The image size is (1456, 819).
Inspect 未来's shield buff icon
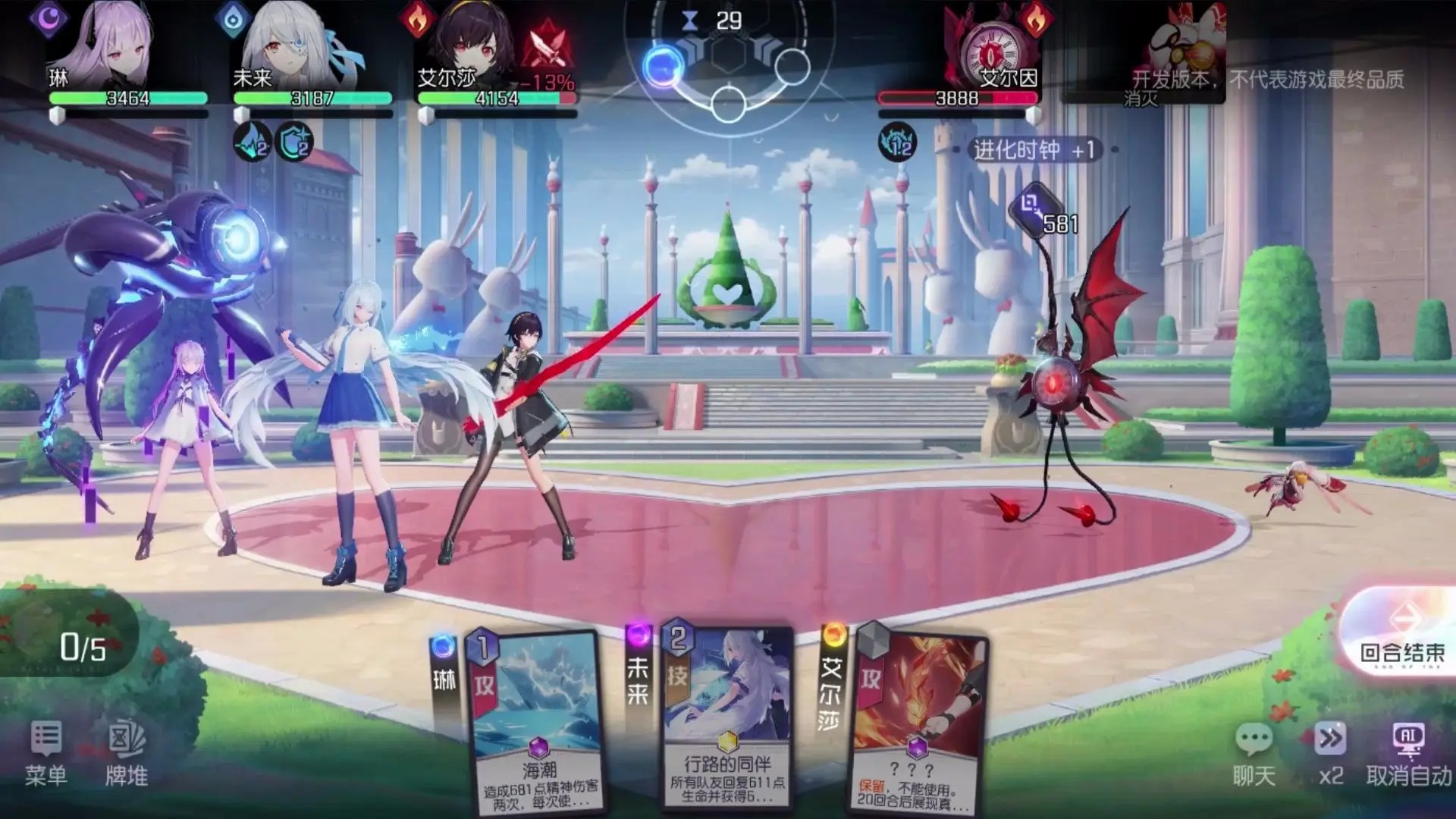(x=293, y=142)
